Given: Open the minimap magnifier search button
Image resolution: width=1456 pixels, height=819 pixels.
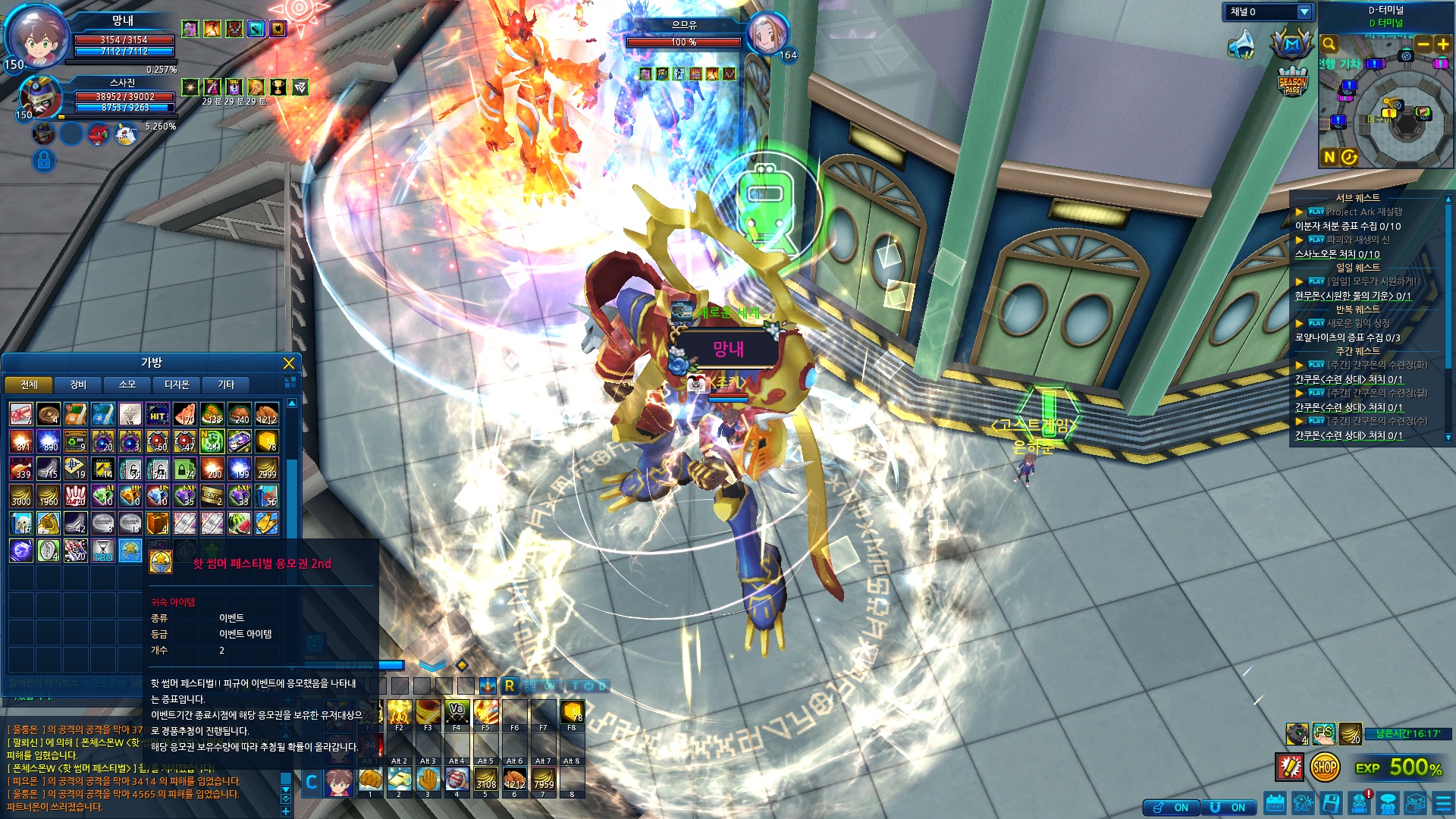Looking at the screenshot, I should [1329, 44].
